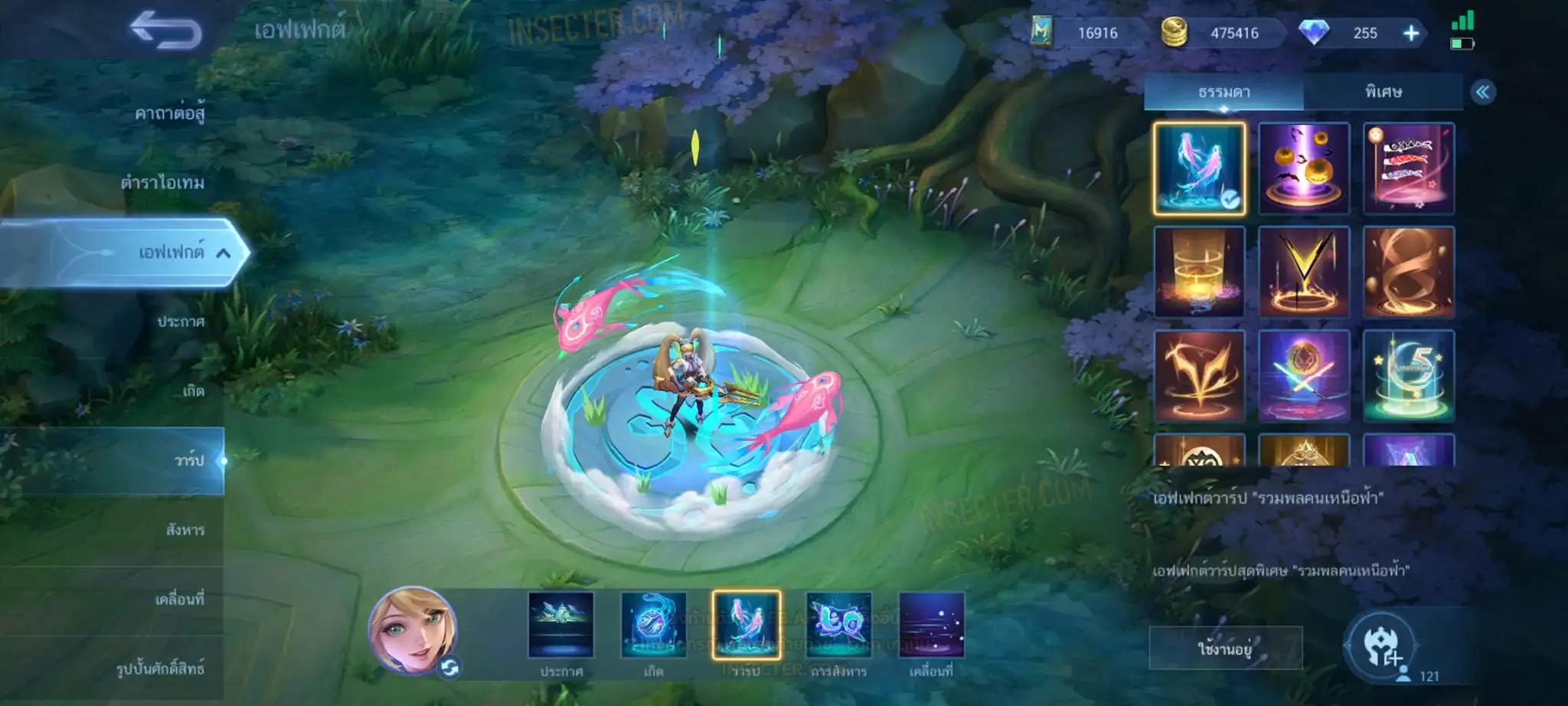Click the ใช้งานอยู่ button
Screen dimensions: 1568x706
pos(1225,649)
